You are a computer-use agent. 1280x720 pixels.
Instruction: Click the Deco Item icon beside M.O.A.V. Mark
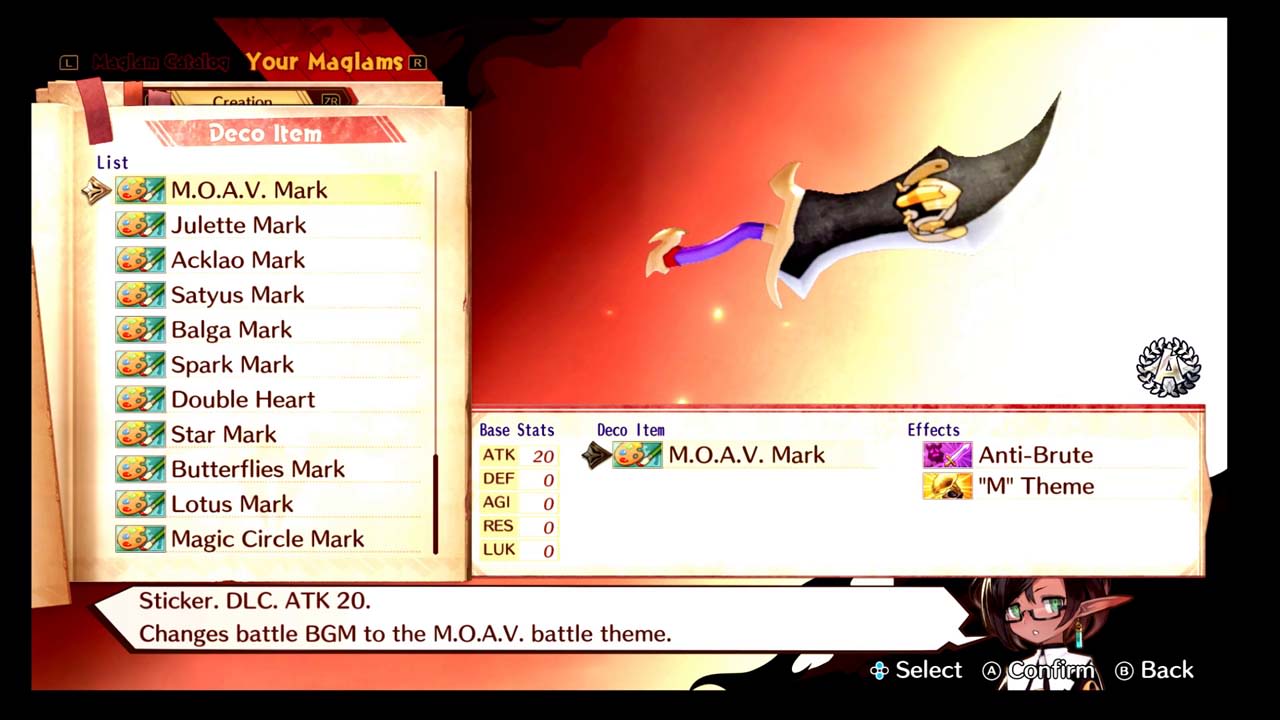point(637,455)
